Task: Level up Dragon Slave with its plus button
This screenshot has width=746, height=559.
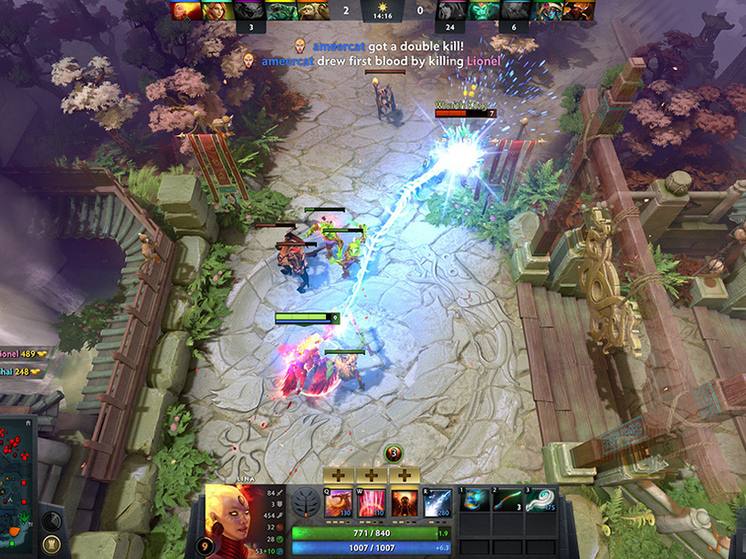Action: tap(340, 475)
